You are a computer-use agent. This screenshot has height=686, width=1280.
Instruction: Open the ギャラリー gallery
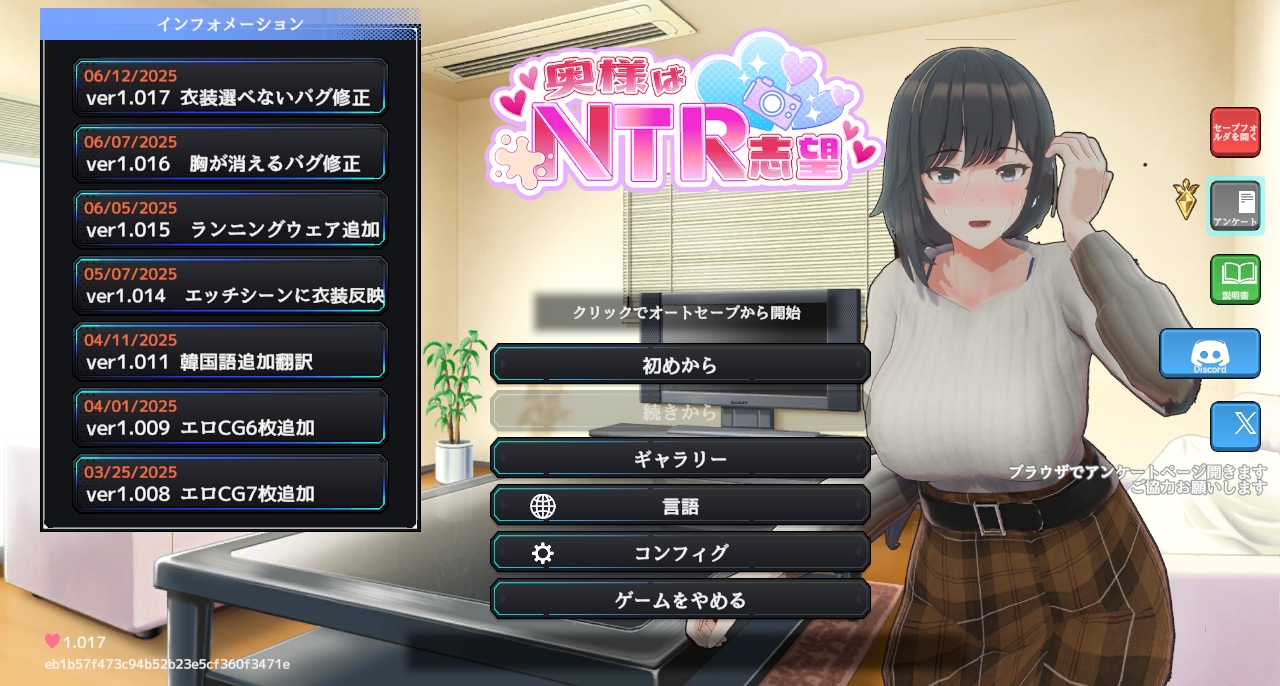680,459
